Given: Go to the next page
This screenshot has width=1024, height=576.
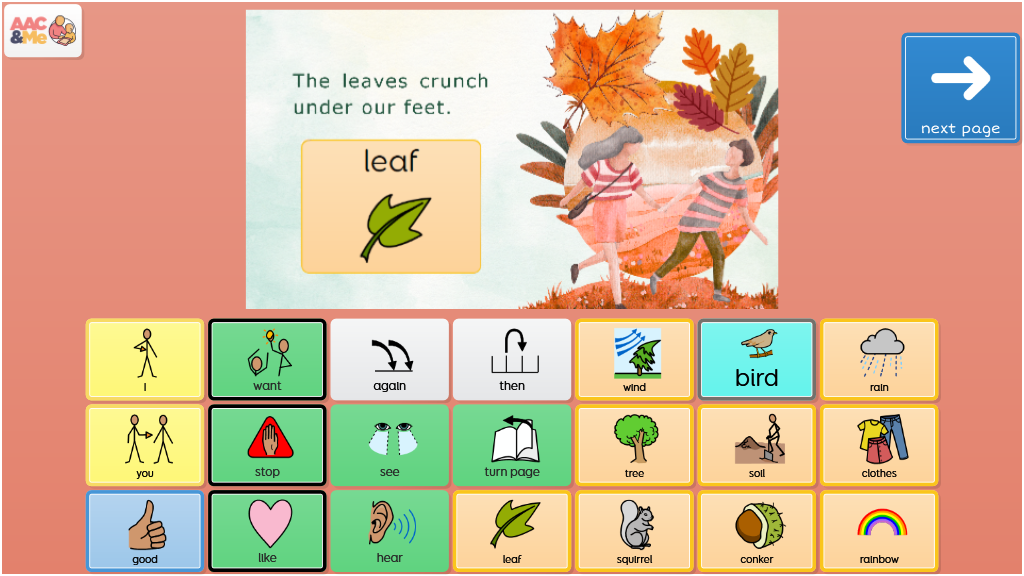Looking at the screenshot, I should click(x=960, y=88).
